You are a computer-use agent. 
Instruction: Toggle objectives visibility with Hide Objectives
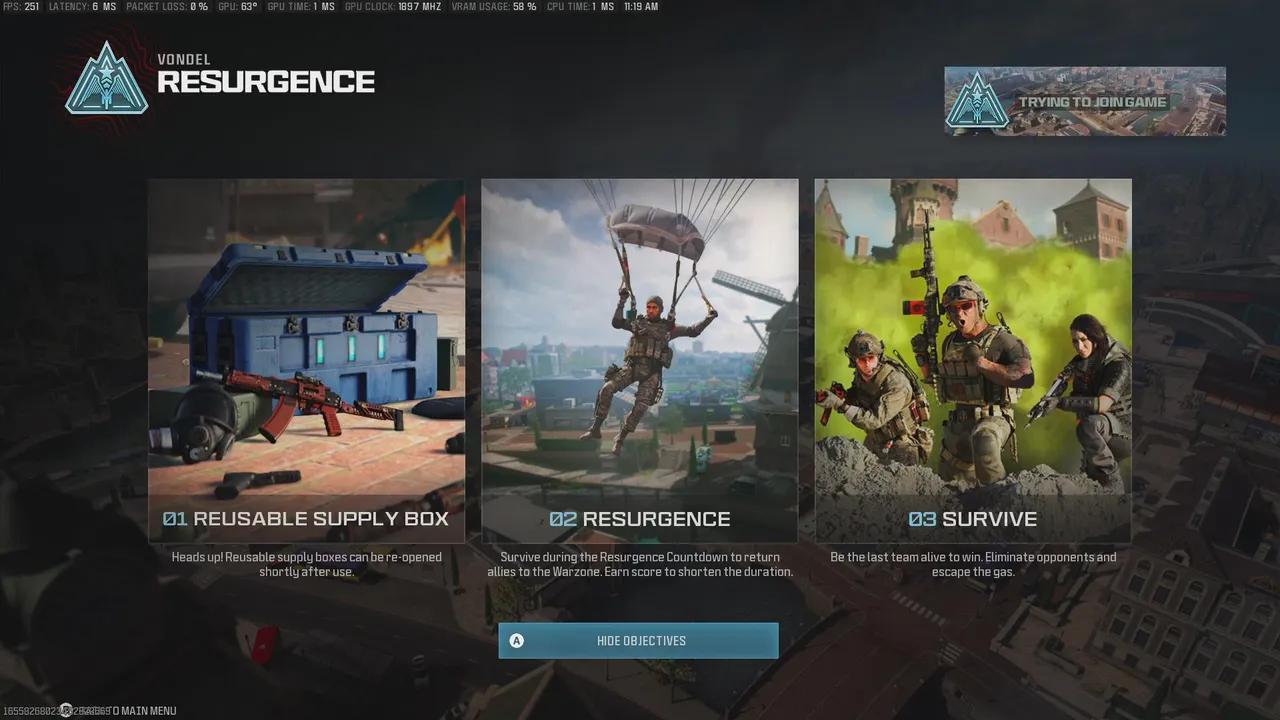[x=639, y=640]
